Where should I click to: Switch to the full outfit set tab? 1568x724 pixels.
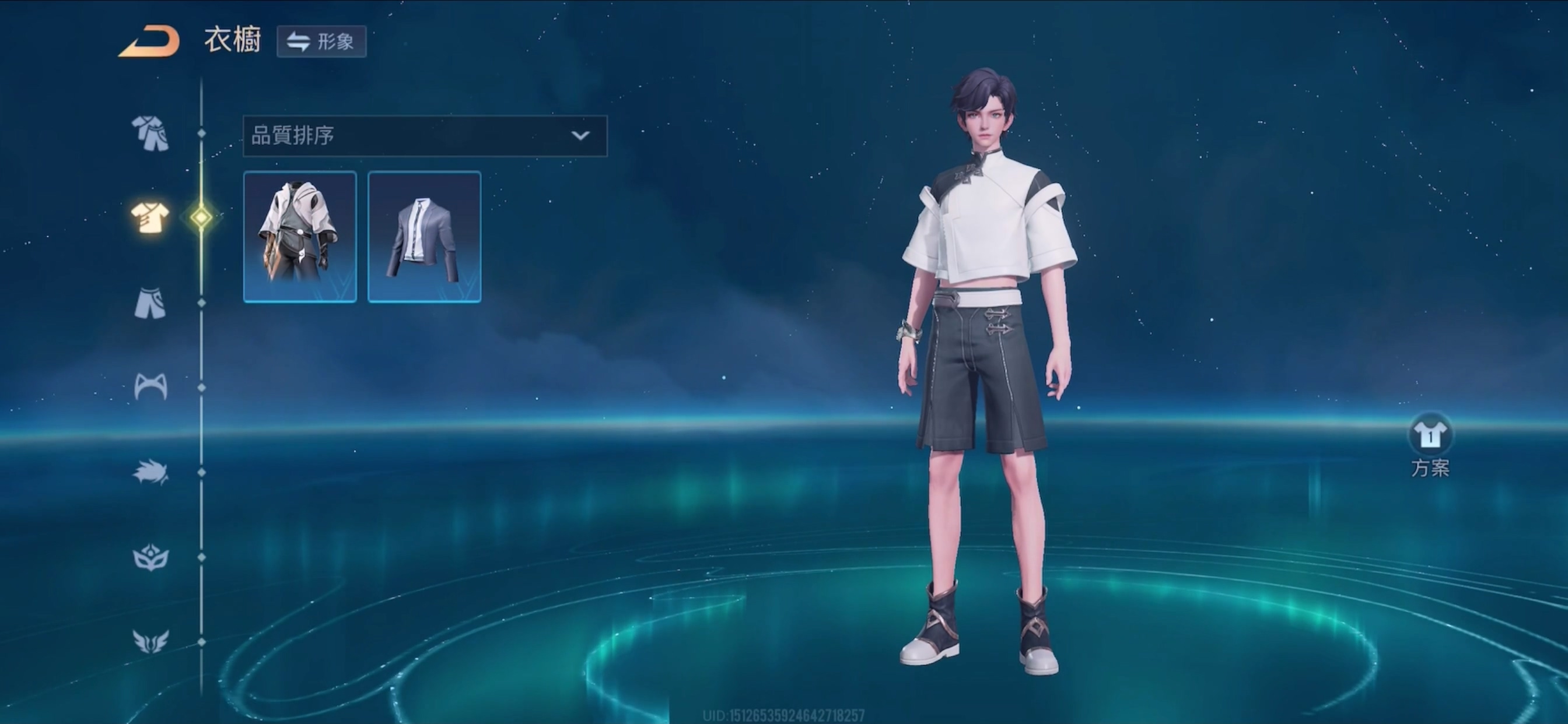[150, 133]
